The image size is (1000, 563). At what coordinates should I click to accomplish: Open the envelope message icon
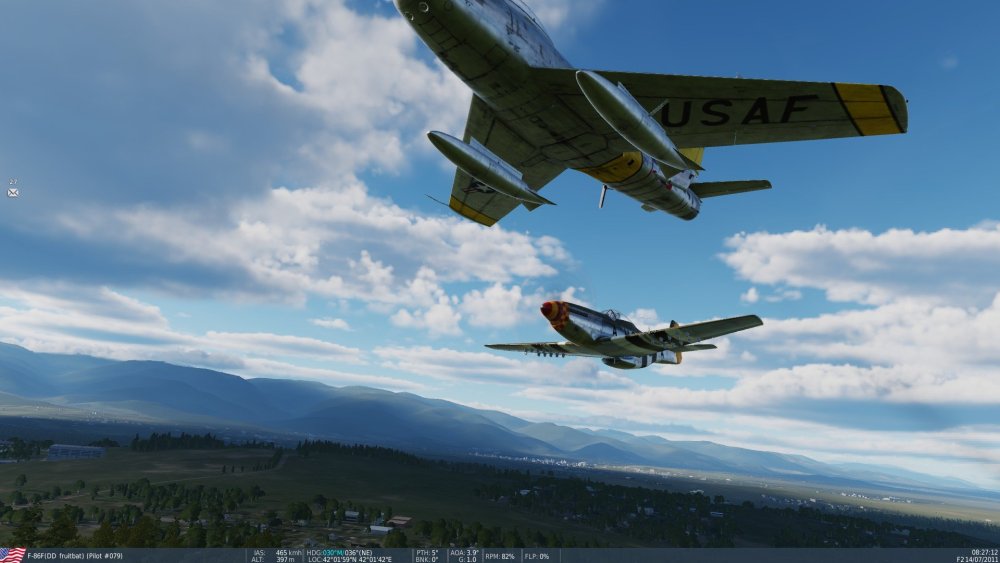click(x=13, y=192)
